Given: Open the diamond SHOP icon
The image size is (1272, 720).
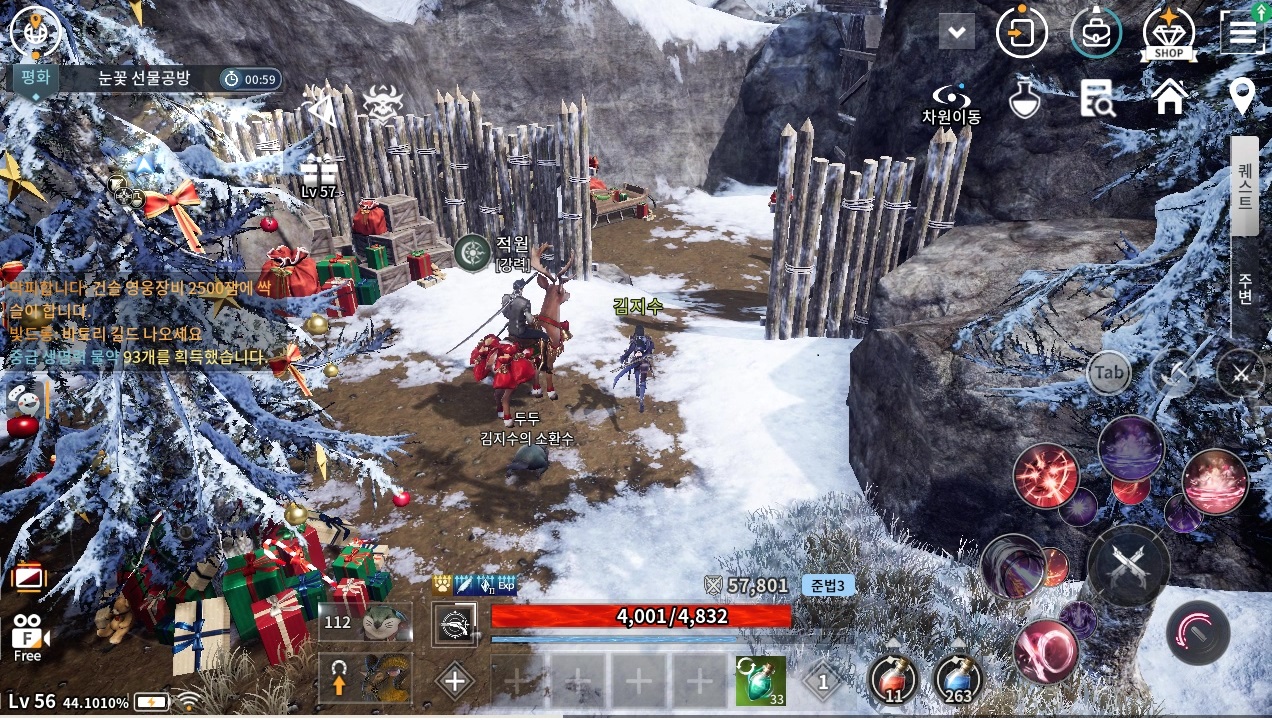Looking at the screenshot, I should (x=1169, y=33).
